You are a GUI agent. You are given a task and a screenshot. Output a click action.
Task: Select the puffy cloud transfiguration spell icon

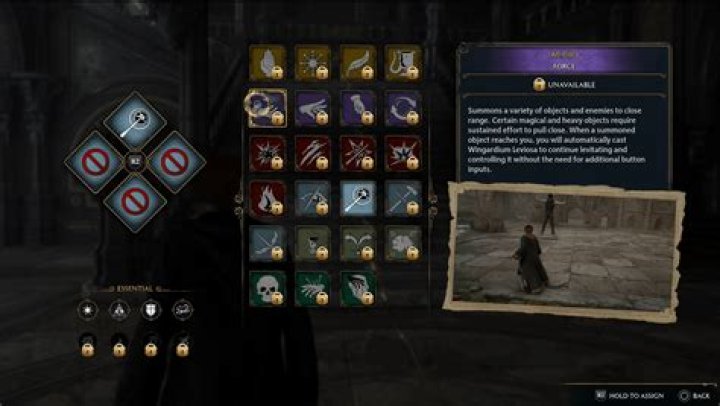(403, 243)
